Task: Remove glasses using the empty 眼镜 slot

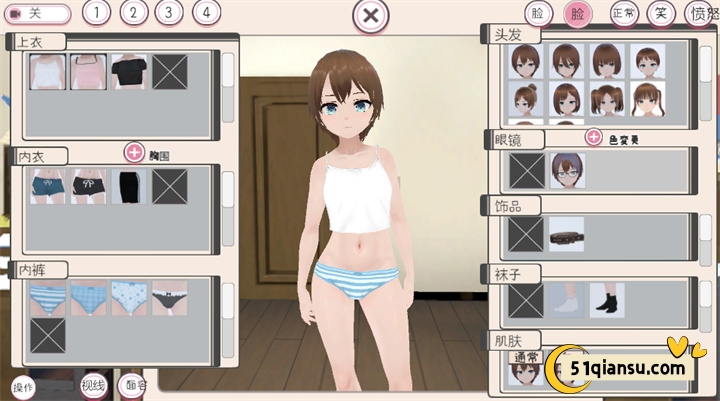Action: [x=527, y=170]
